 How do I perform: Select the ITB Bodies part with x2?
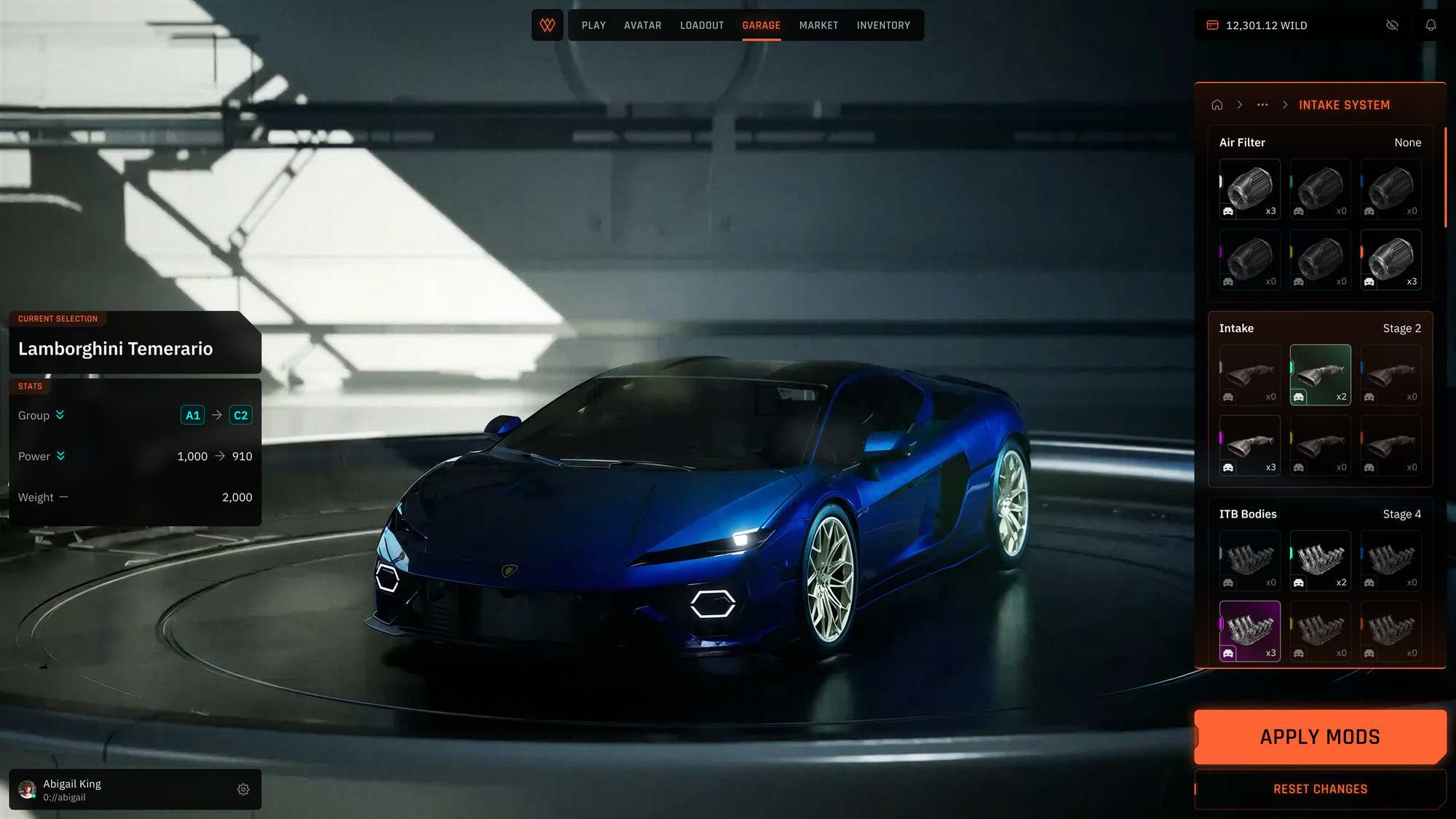coord(1320,561)
